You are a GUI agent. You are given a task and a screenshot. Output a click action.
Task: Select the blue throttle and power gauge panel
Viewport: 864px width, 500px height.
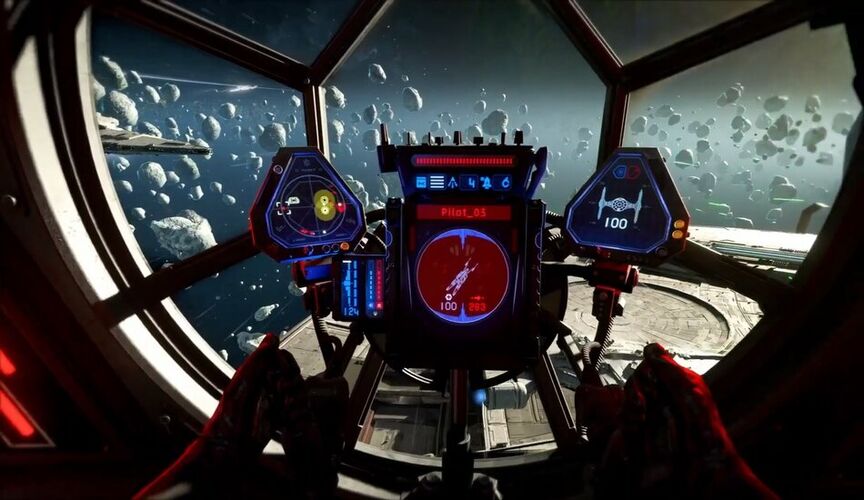click(x=361, y=288)
